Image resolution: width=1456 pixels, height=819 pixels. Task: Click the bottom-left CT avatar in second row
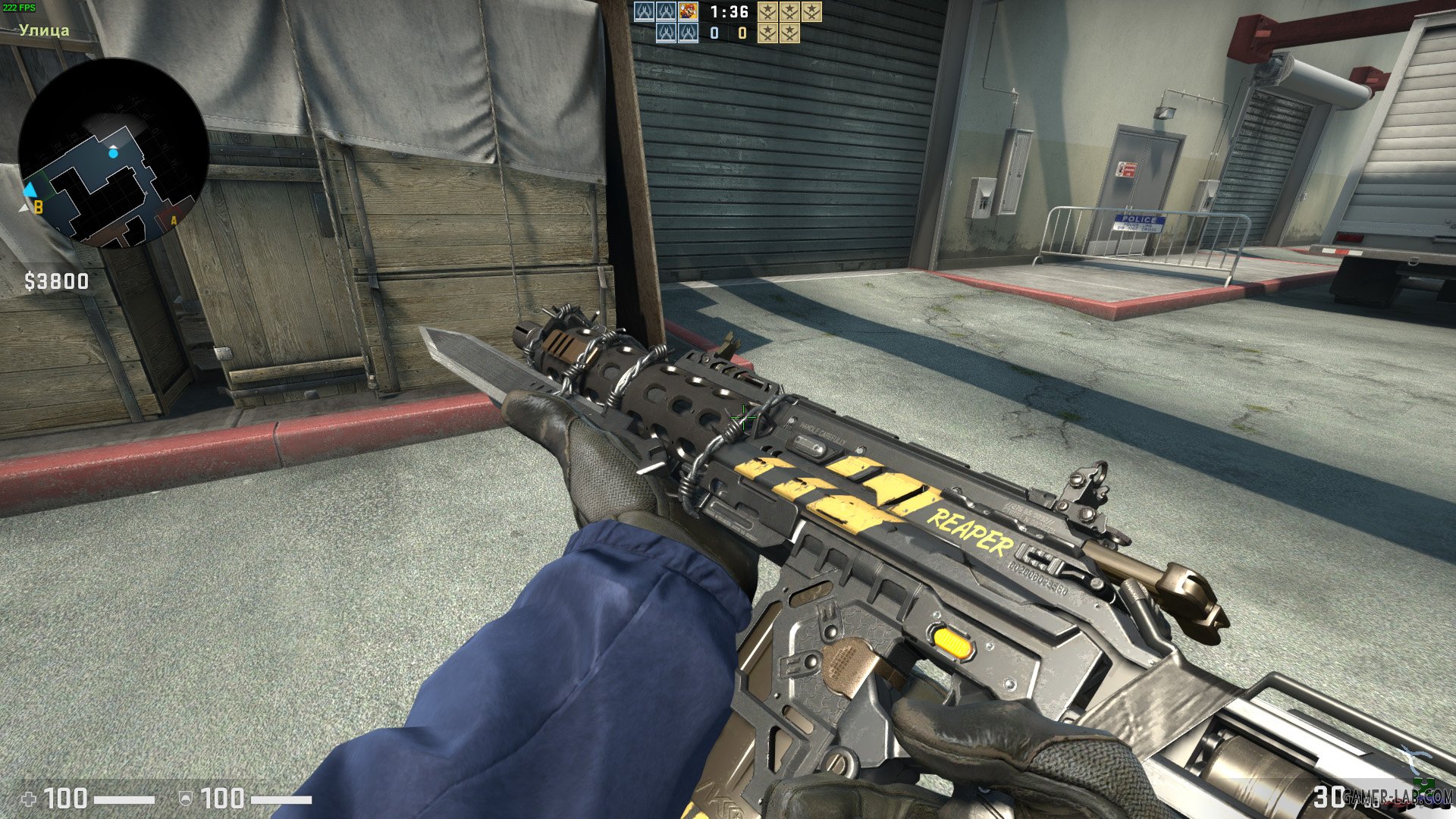[x=667, y=34]
